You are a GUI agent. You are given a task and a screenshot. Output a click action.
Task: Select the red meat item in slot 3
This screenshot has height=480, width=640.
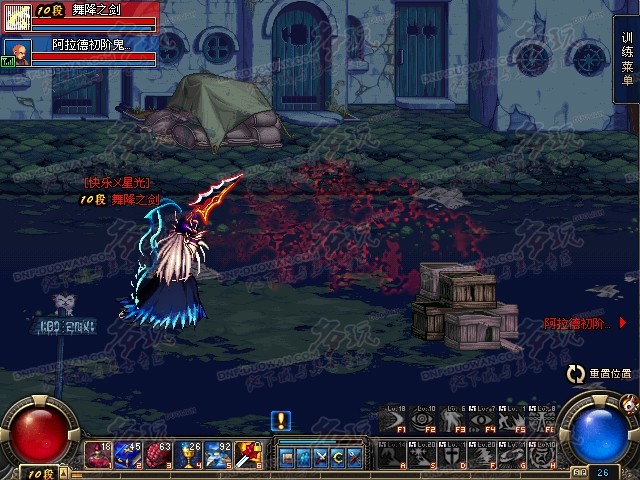click(158, 455)
